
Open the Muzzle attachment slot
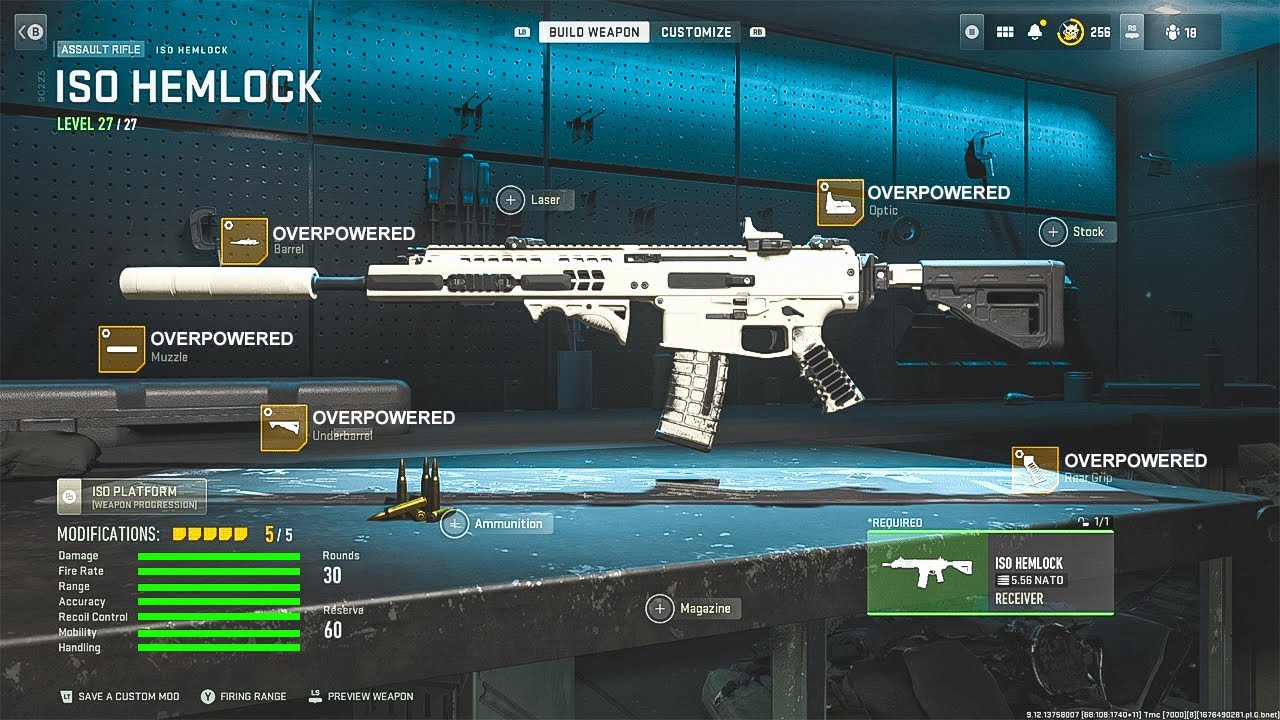pyautogui.click(x=122, y=348)
